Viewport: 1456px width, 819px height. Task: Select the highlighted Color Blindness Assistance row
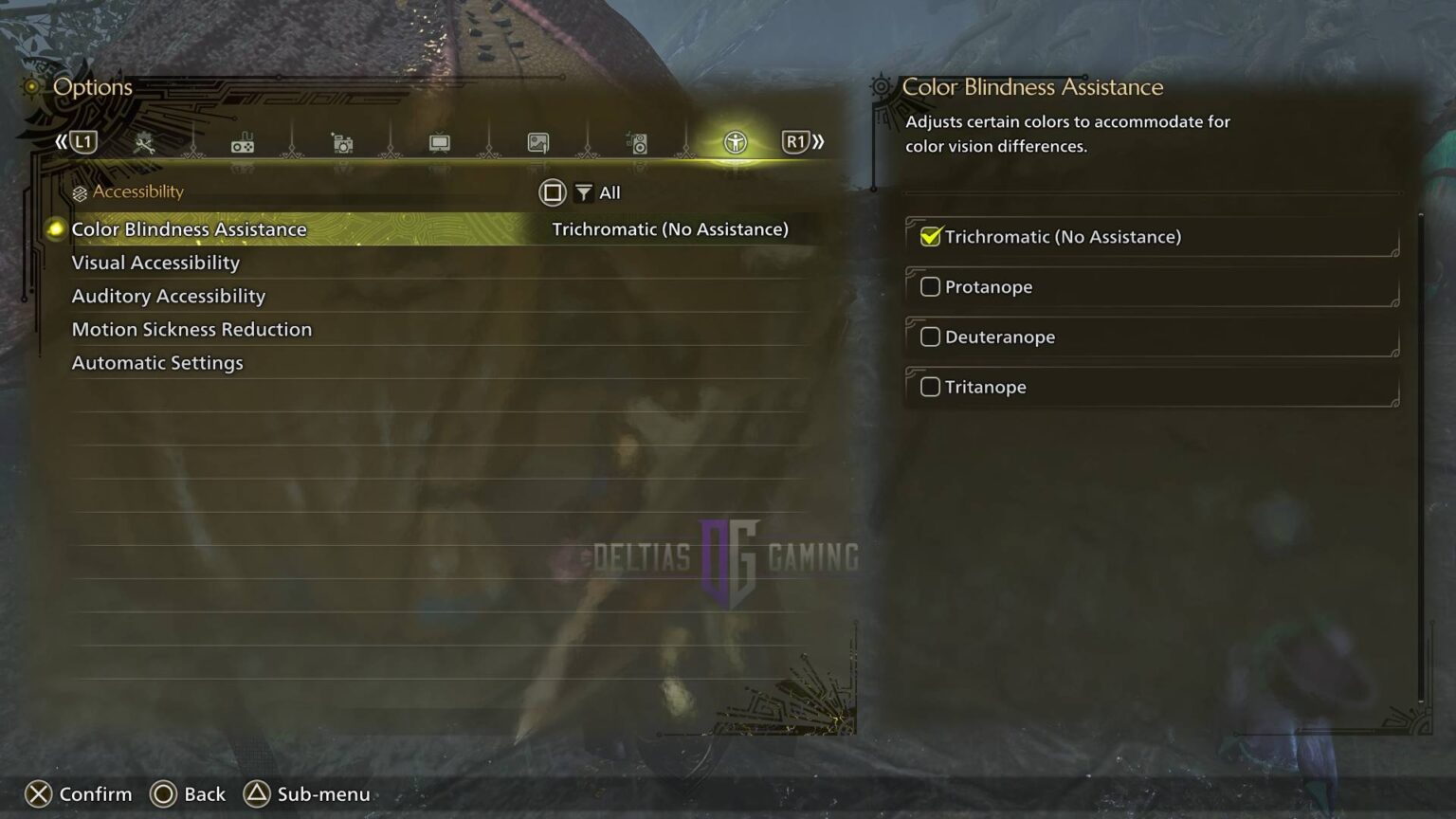189,228
